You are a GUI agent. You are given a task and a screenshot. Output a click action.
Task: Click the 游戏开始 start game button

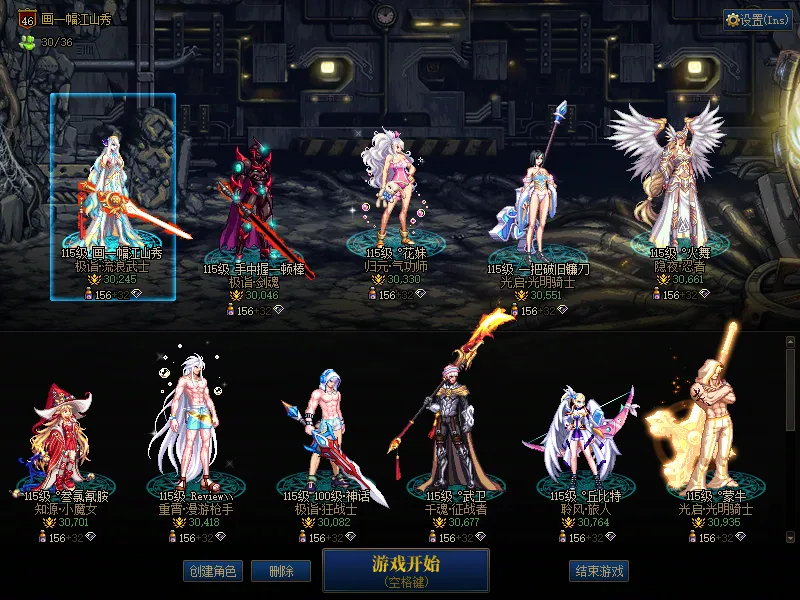405,570
